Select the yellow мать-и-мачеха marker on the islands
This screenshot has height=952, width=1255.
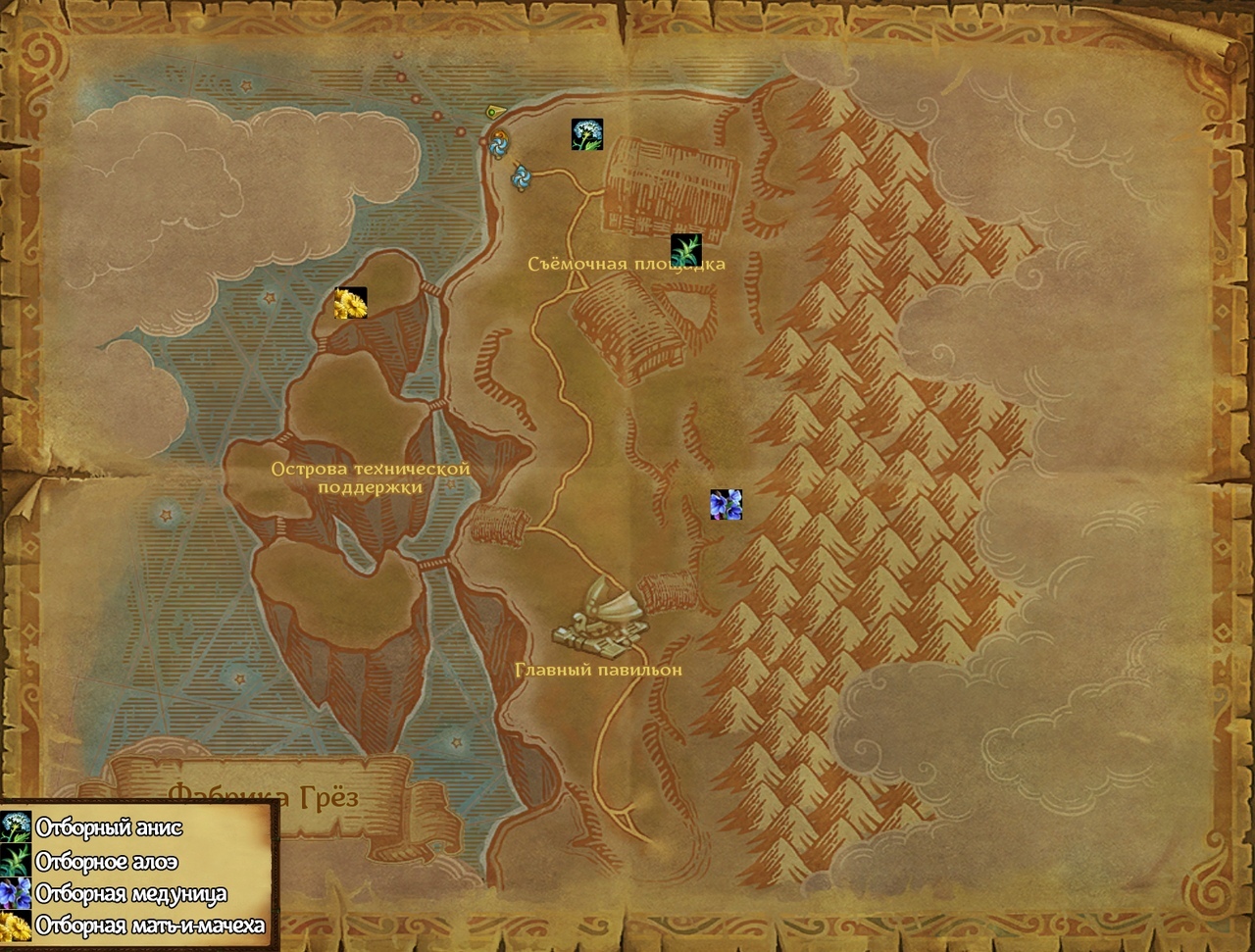(351, 303)
